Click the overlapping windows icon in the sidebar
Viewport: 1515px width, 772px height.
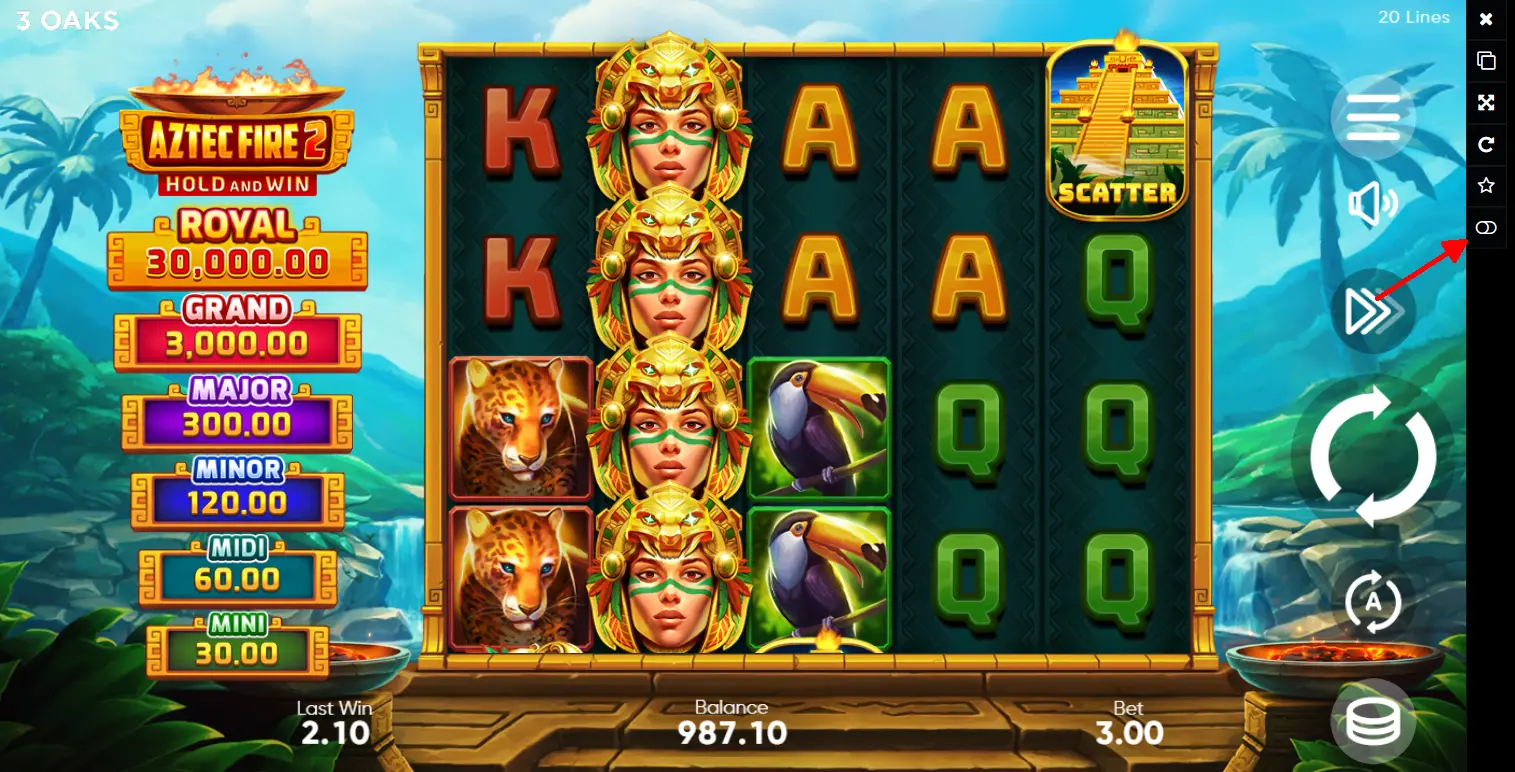1486,60
